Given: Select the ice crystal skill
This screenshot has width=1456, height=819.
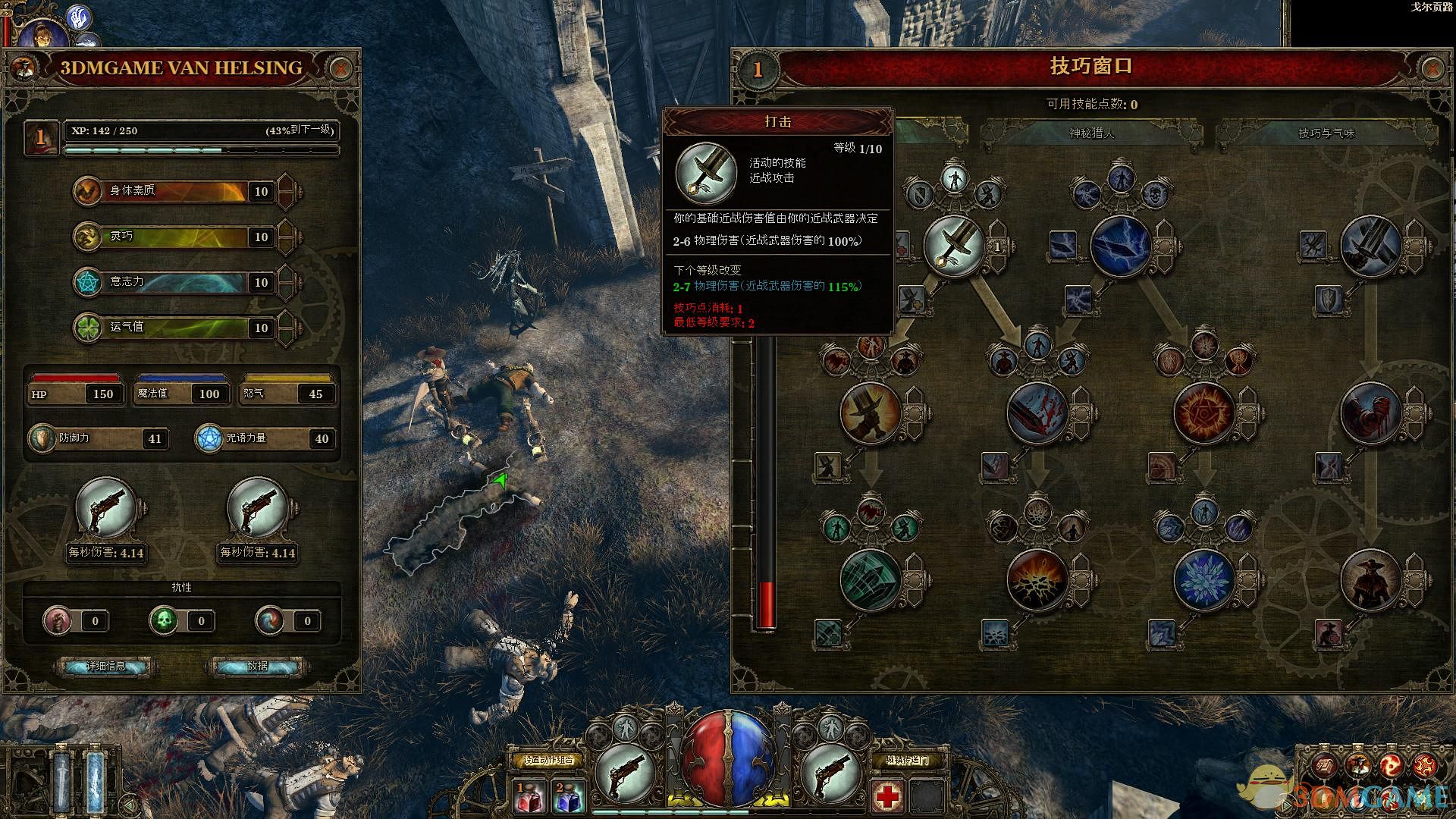Looking at the screenshot, I should (x=1204, y=580).
